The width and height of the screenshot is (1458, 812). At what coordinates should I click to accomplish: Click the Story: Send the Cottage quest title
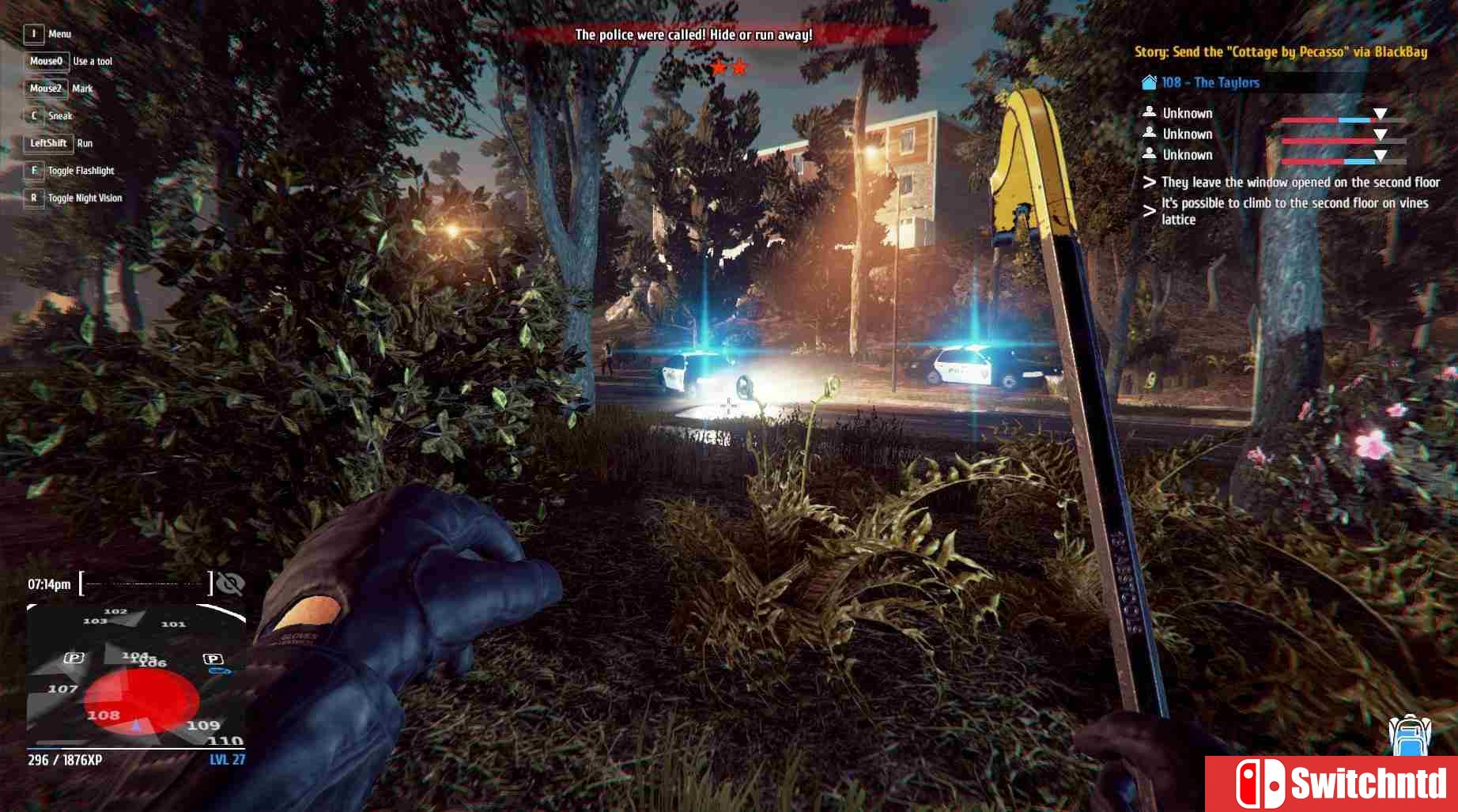(1279, 51)
